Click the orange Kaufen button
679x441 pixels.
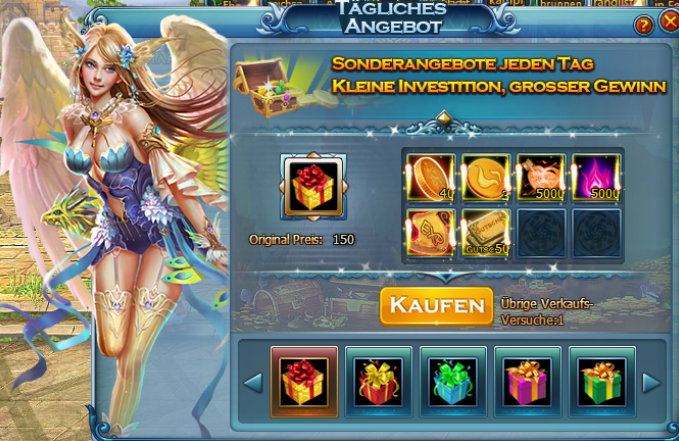coord(436,305)
